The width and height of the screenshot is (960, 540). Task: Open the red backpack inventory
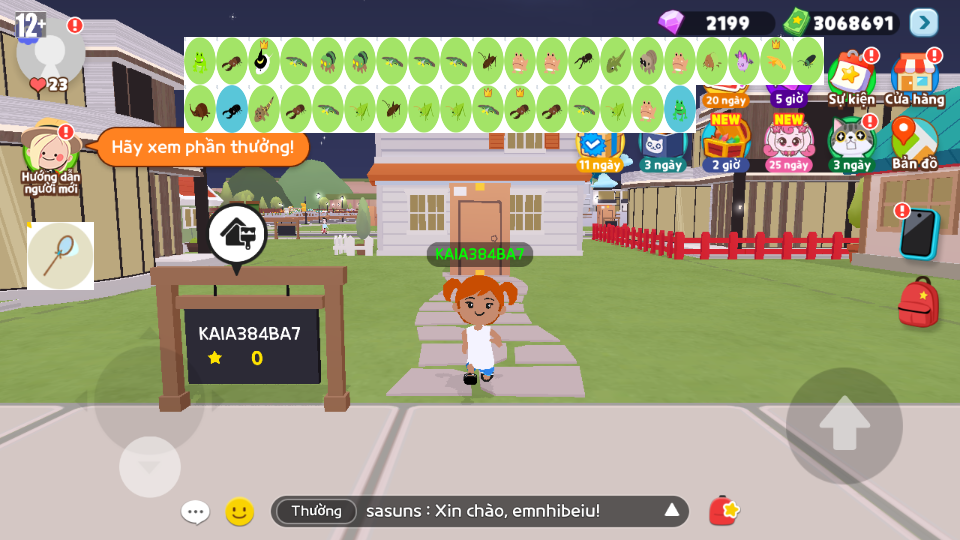[918, 302]
